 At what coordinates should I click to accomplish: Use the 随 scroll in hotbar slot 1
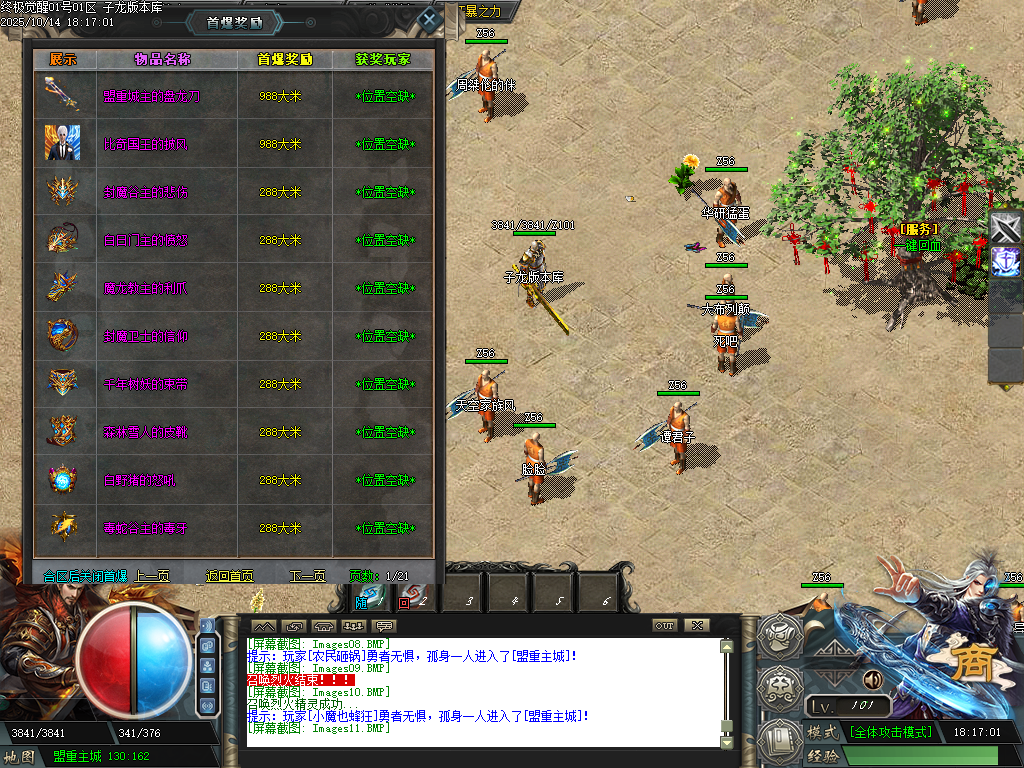[x=369, y=597]
